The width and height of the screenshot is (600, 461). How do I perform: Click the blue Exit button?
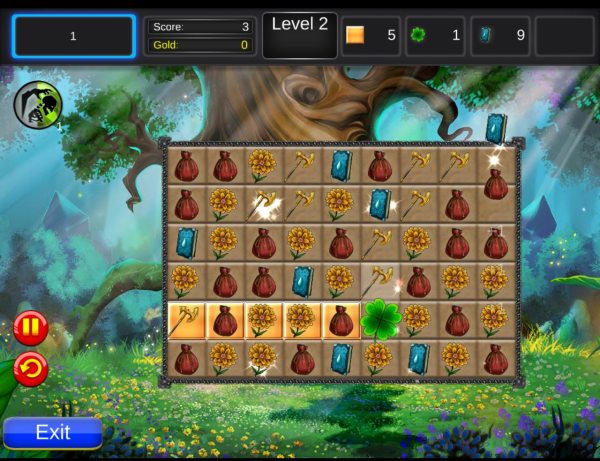[53, 432]
